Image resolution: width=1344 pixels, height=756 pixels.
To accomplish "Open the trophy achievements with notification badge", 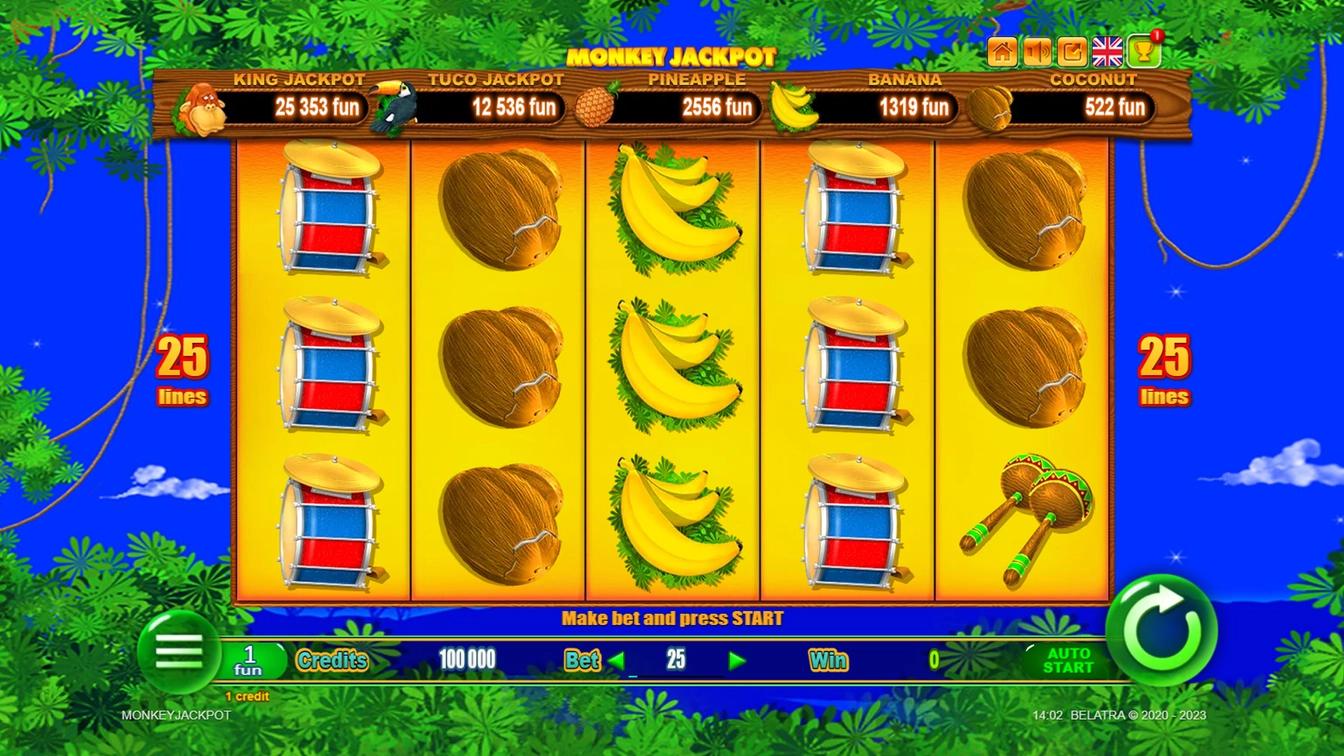I will 1141,50.
